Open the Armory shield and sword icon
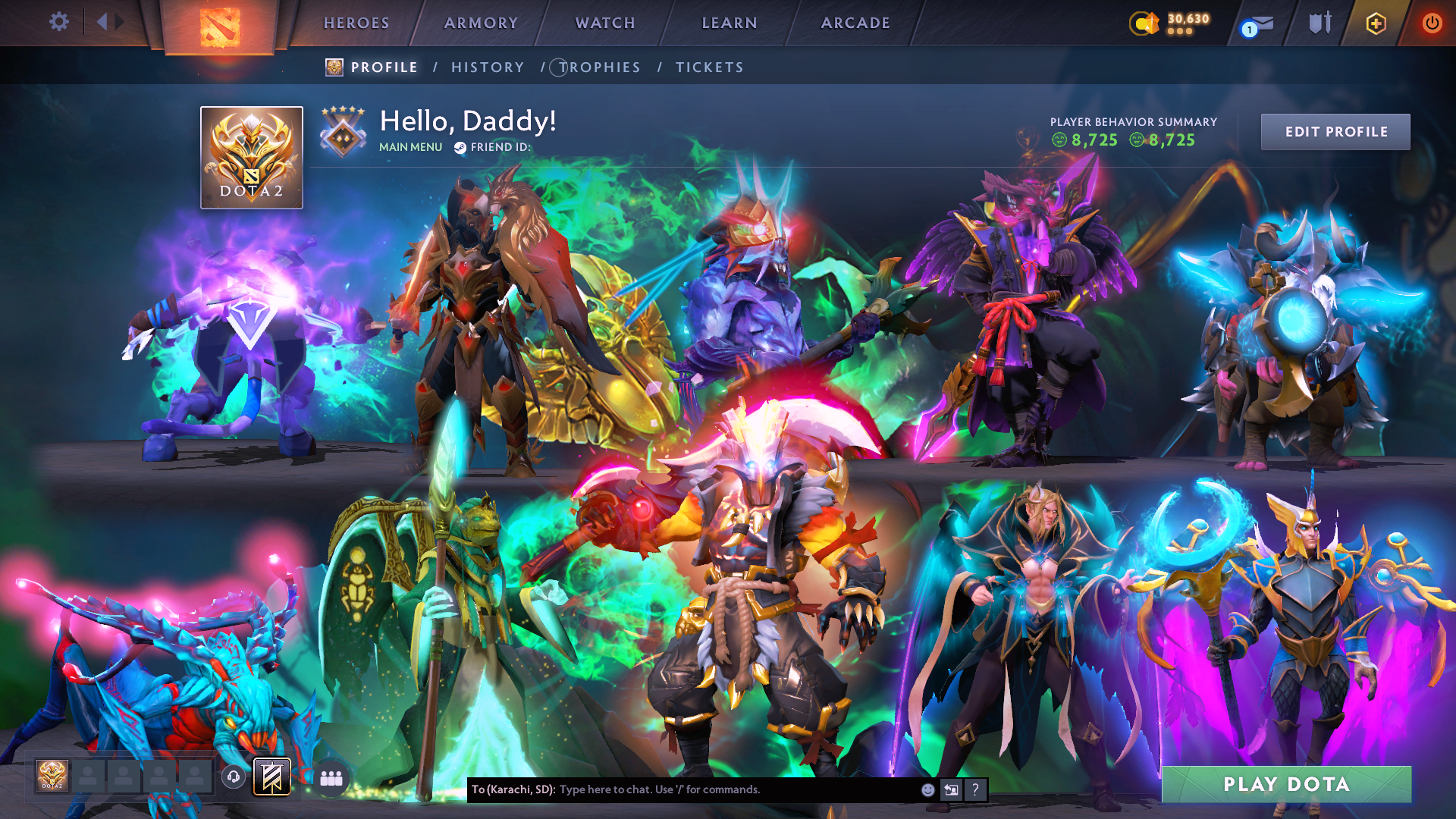The height and width of the screenshot is (819, 1456). (1319, 23)
